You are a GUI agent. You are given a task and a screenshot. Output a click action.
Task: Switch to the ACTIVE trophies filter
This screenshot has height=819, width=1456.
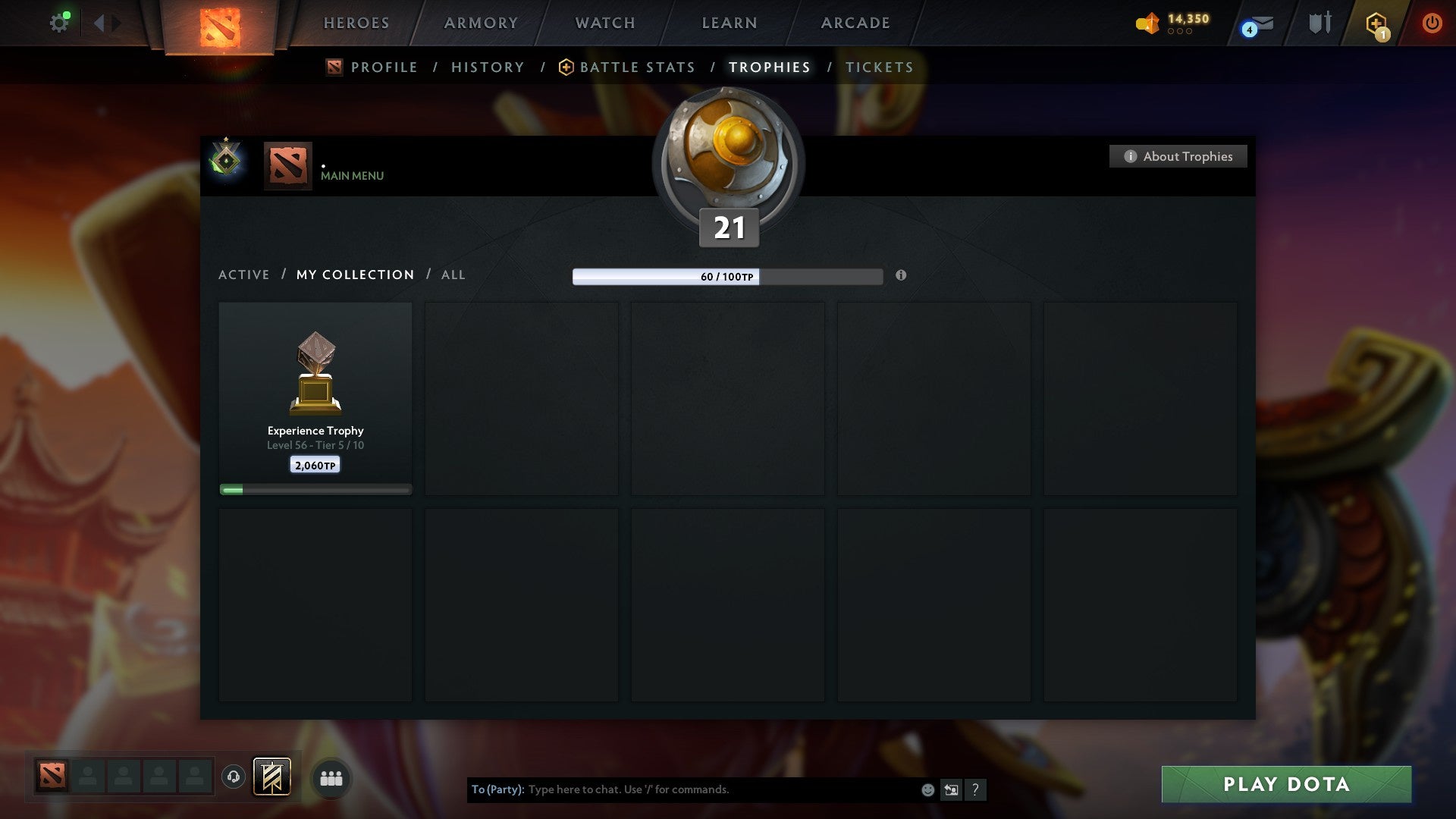244,275
